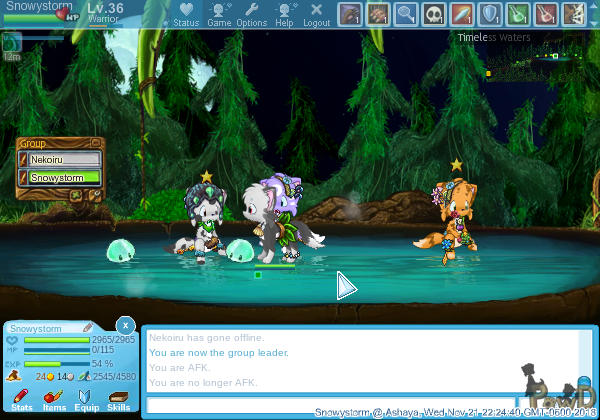
Task: Use the green potion hotbar item
Action: click(518, 14)
